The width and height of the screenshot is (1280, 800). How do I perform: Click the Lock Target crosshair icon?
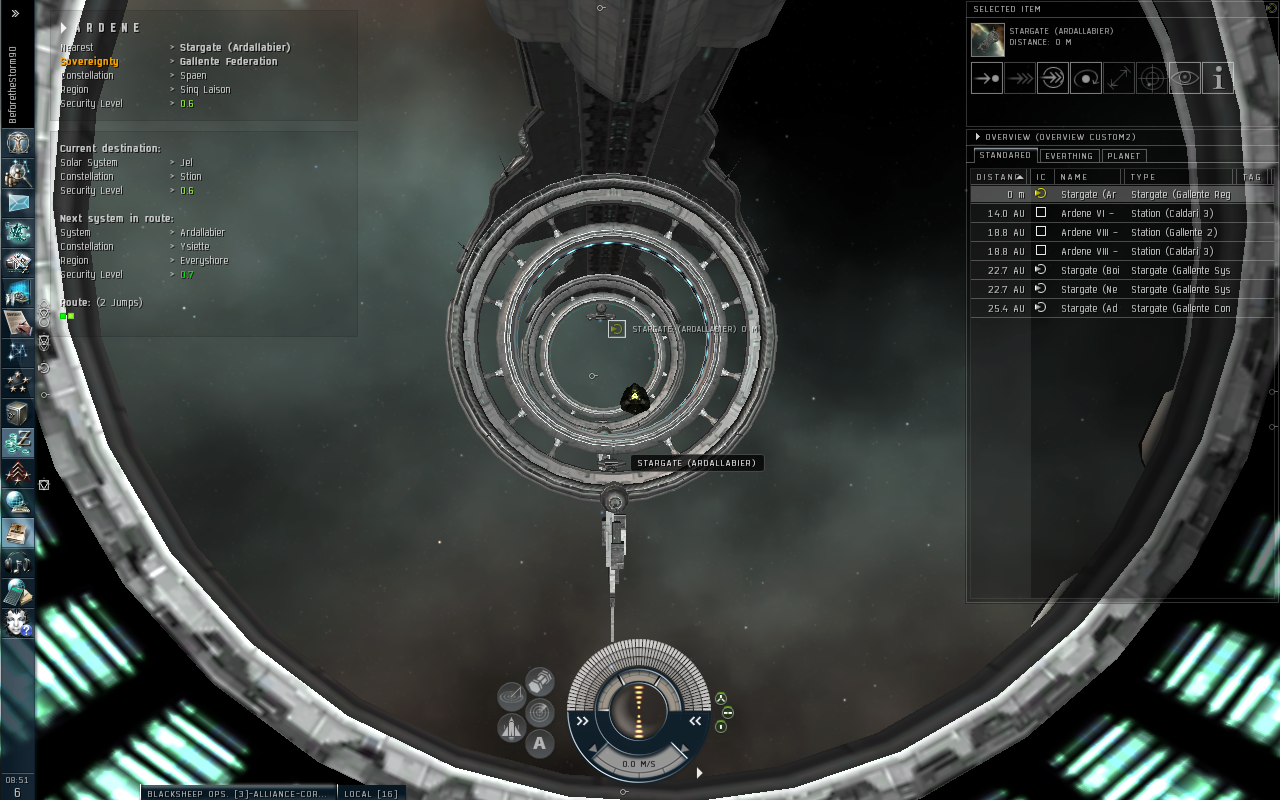click(1152, 78)
